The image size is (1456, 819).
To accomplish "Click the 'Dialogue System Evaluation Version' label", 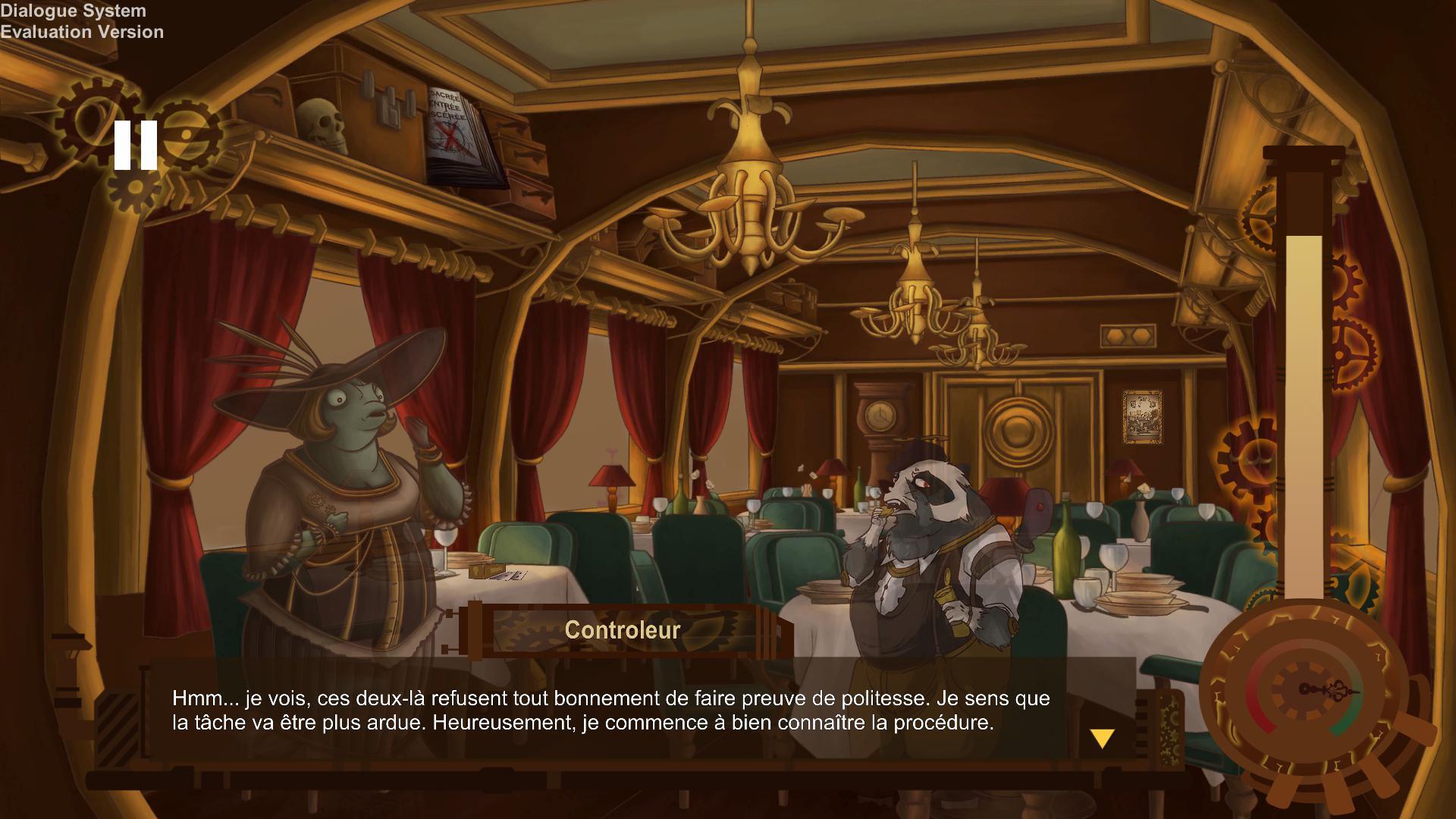I will (82, 21).
